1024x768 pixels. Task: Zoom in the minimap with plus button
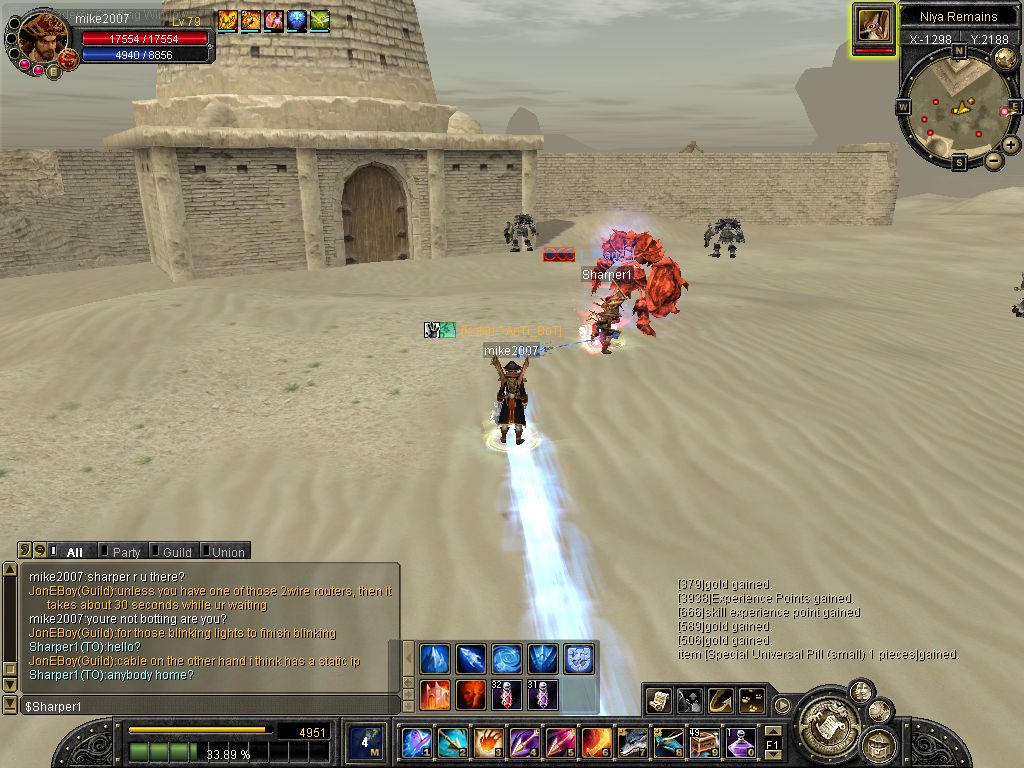[1011, 144]
